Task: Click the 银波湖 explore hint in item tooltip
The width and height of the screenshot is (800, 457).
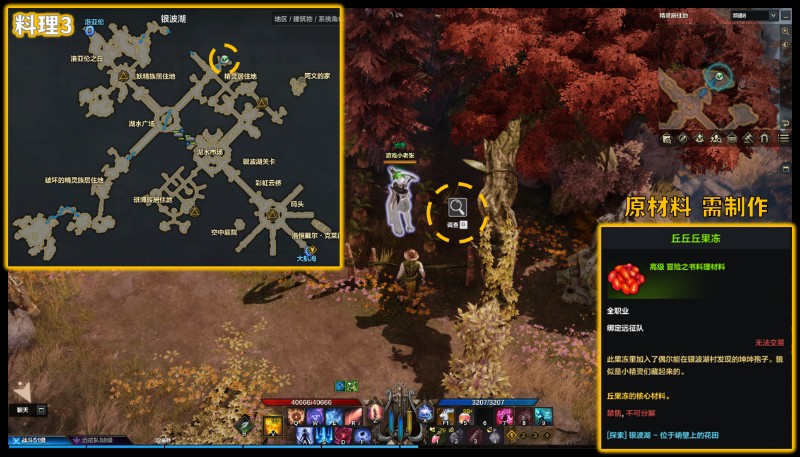Action: tap(682, 435)
